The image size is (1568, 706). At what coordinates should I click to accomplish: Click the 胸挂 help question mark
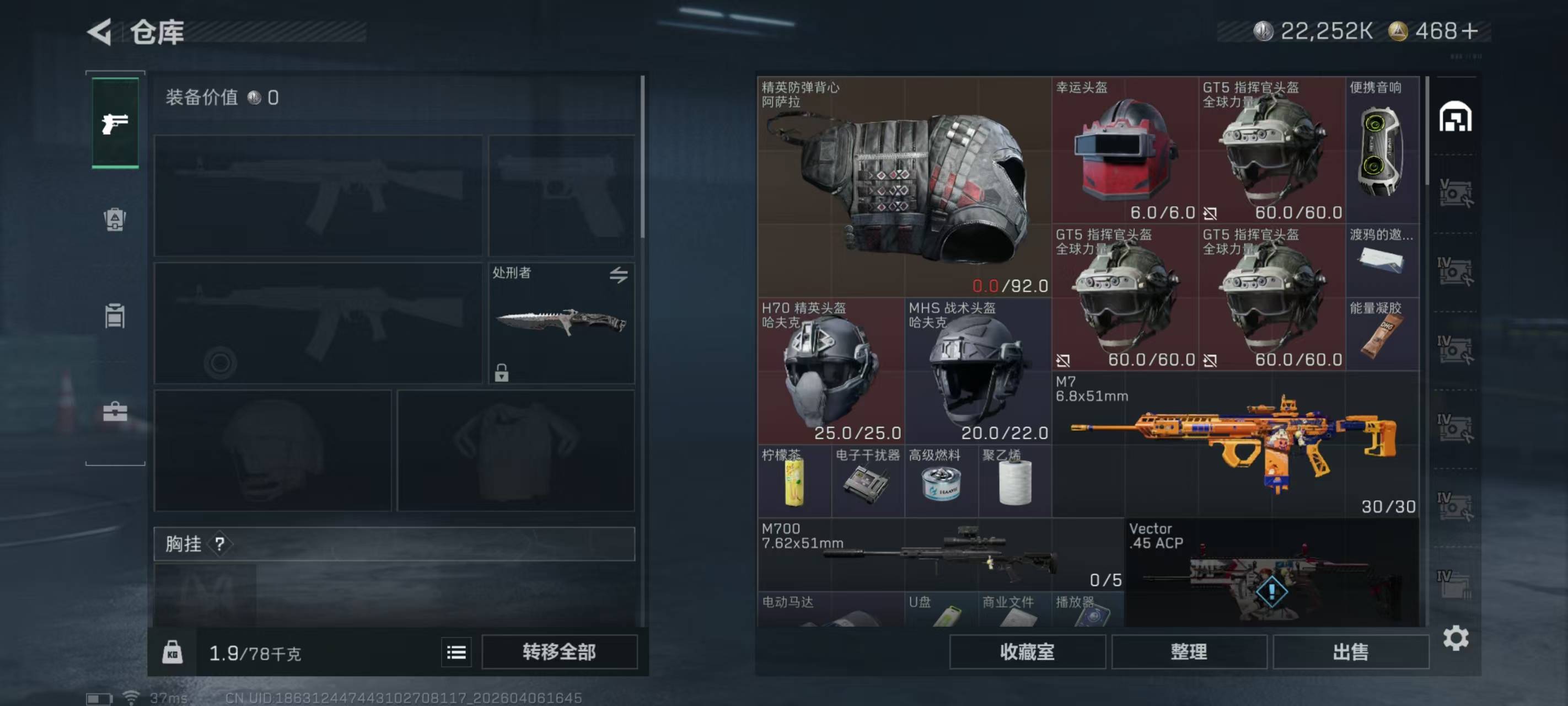[220, 543]
